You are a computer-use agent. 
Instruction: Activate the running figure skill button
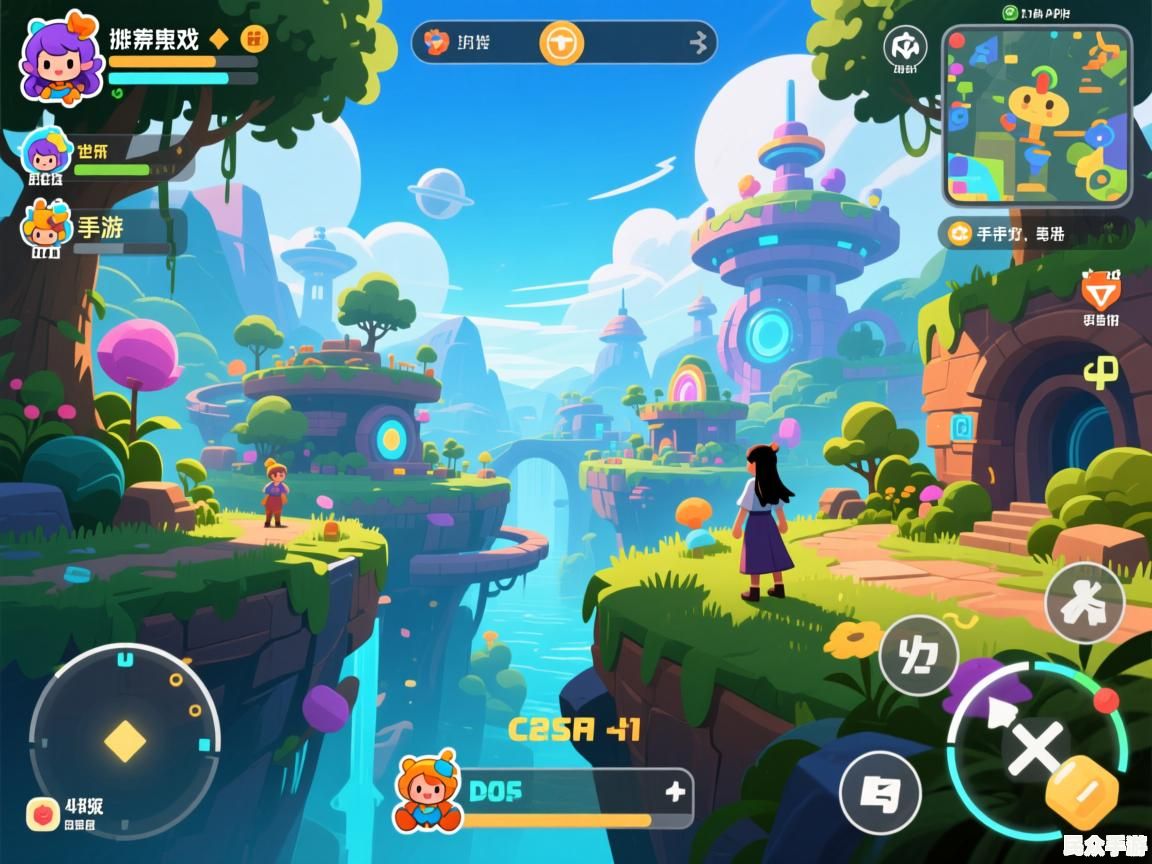point(1084,602)
